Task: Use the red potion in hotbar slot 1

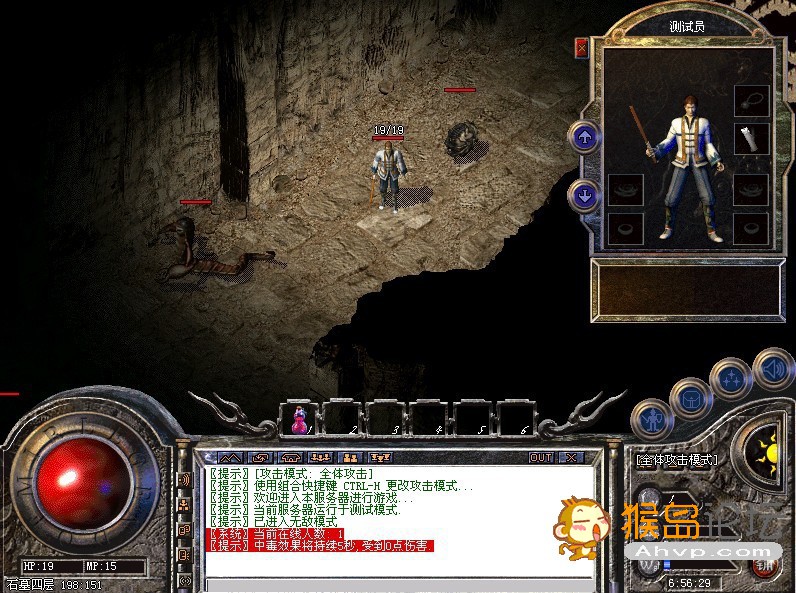Action: 298,418
